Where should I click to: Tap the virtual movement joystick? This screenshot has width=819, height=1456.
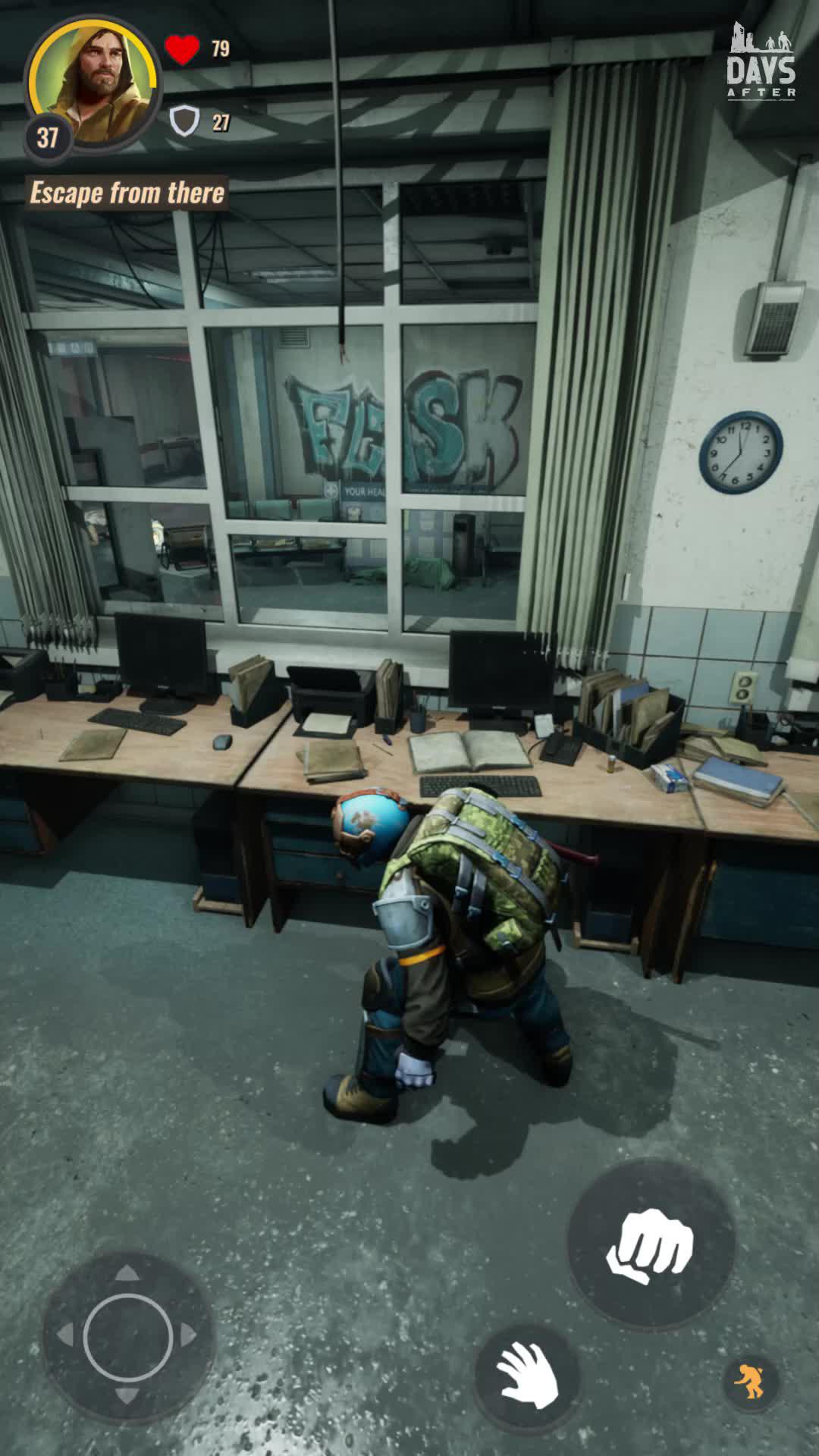pyautogui.click(x=127, y=1336)
